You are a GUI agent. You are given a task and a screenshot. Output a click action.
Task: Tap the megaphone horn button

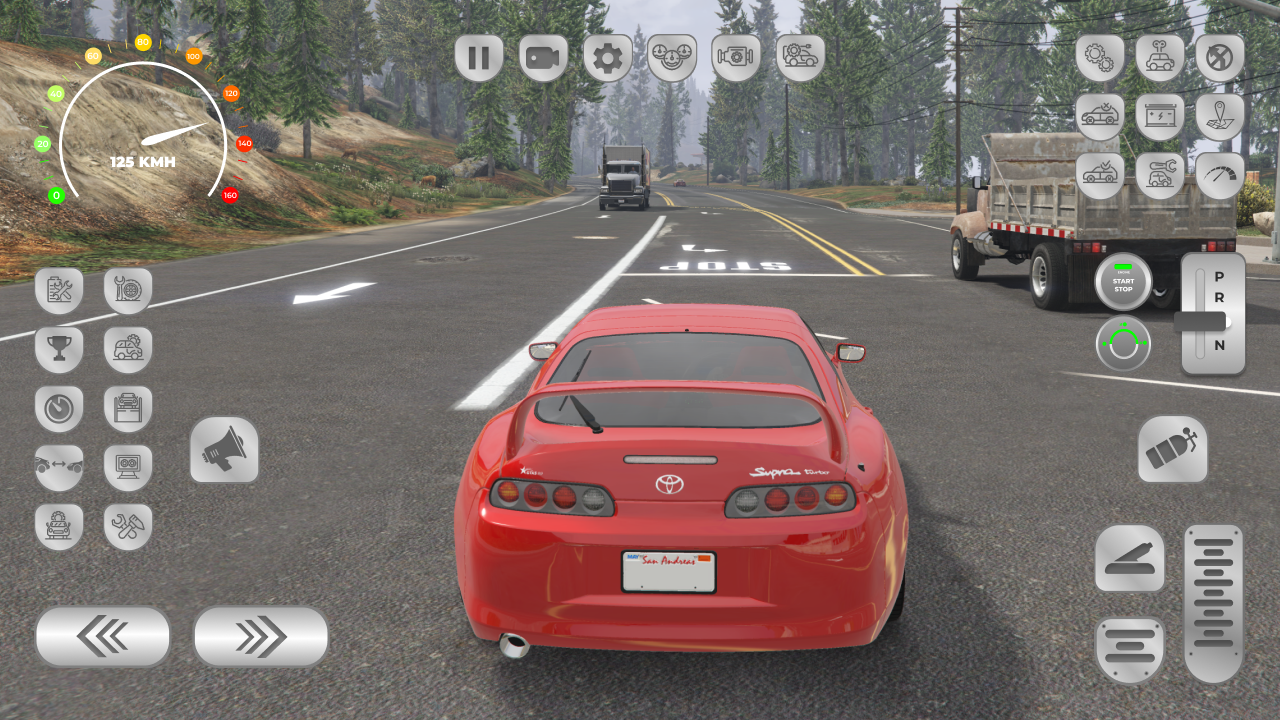point(224,451)
